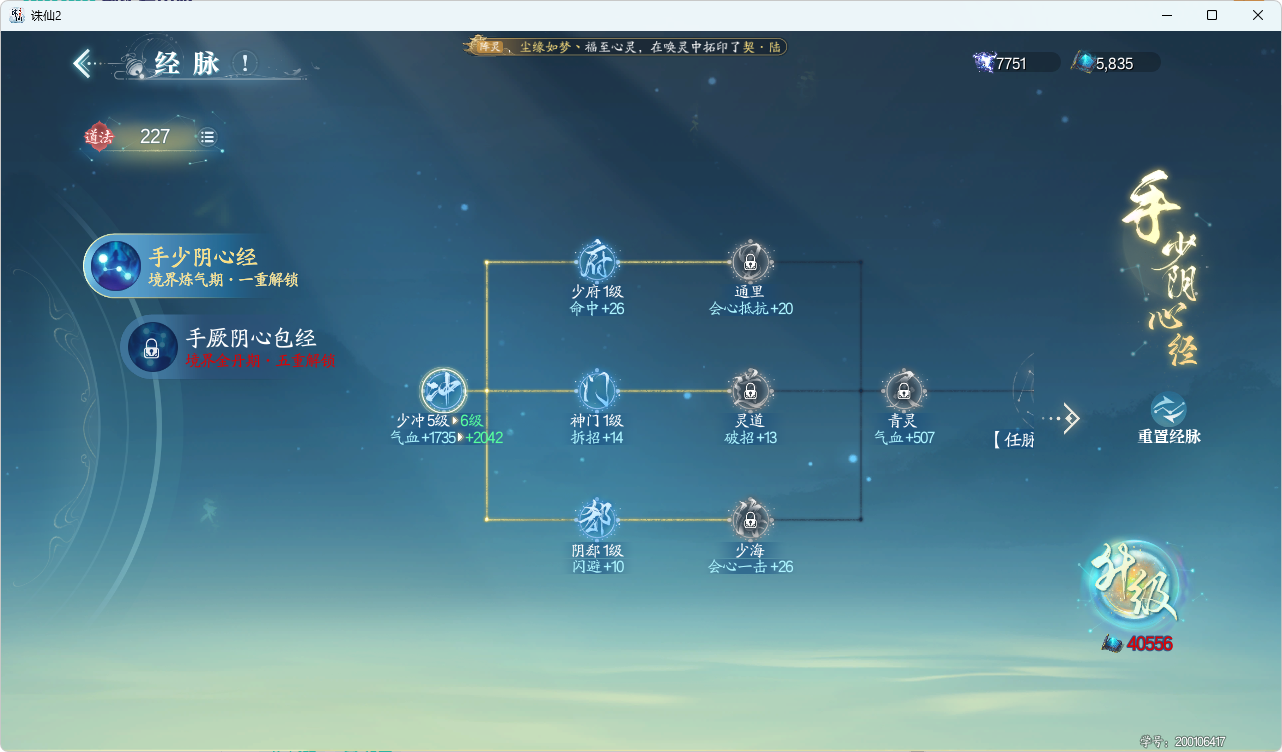Click the 青灵 meridian node
The width and height of the screenshot is (1282, 752).
point(903,390)
